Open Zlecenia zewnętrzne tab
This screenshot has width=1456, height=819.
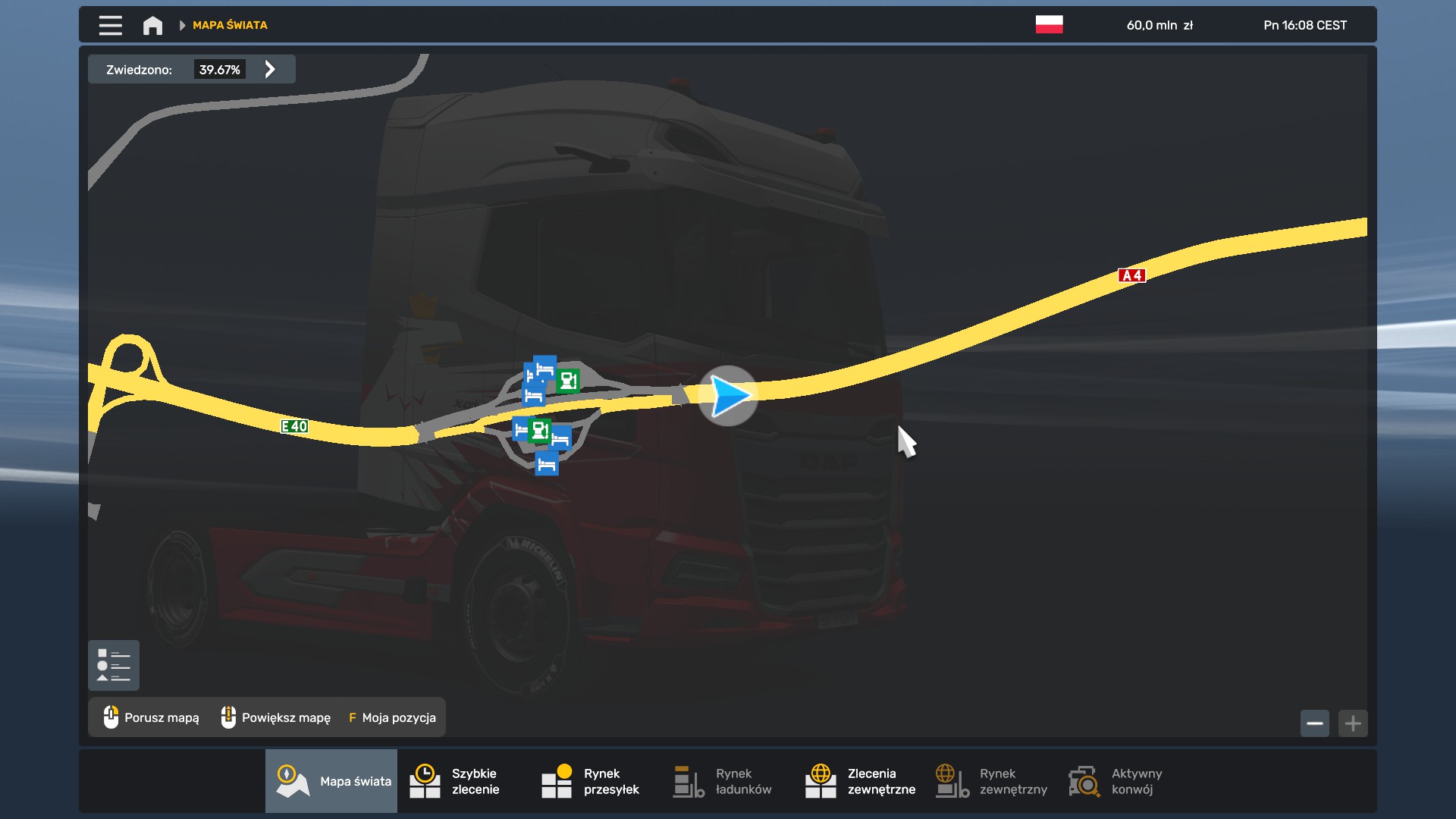[858, 781]
